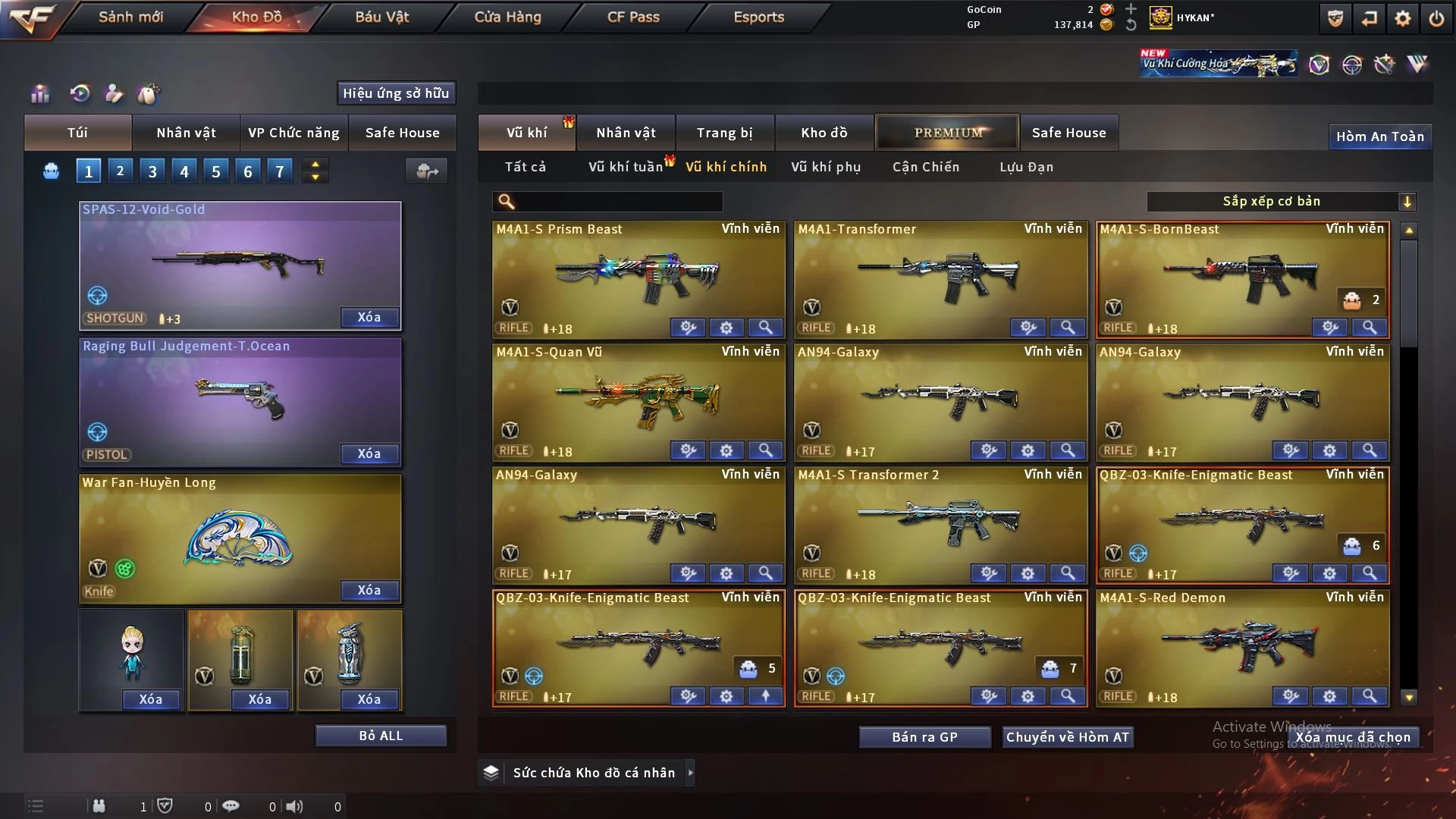
Task: Open the settings gear in top bar
Action: [1402, 18]
